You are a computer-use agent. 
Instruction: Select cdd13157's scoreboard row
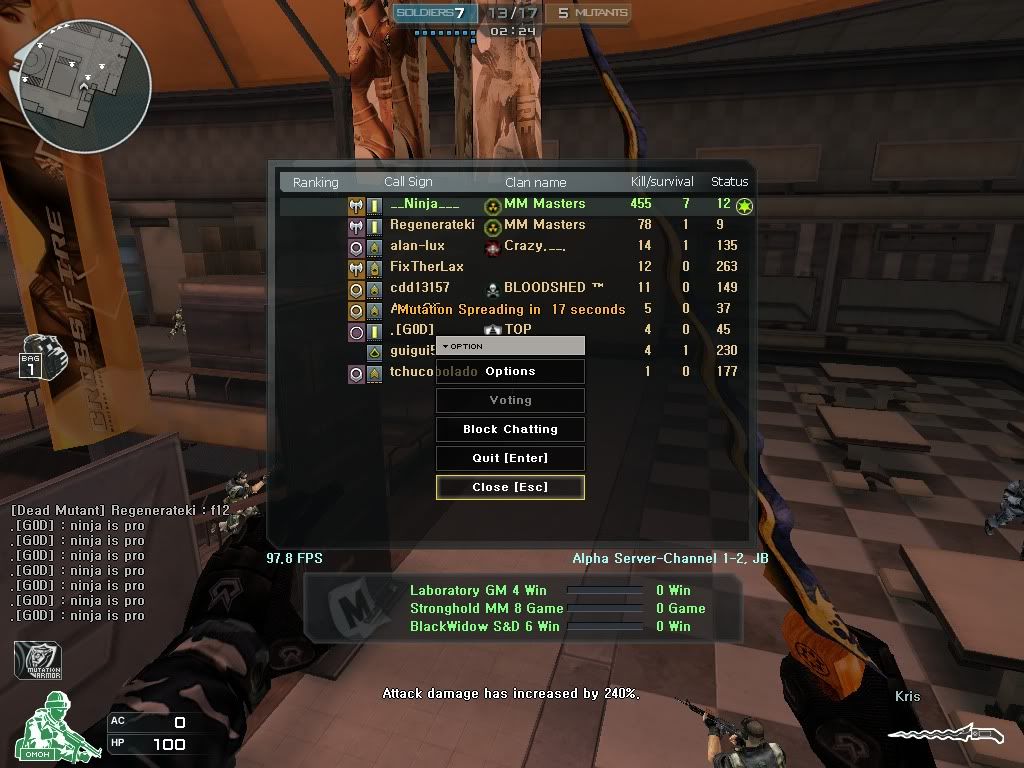click(420, 288)
